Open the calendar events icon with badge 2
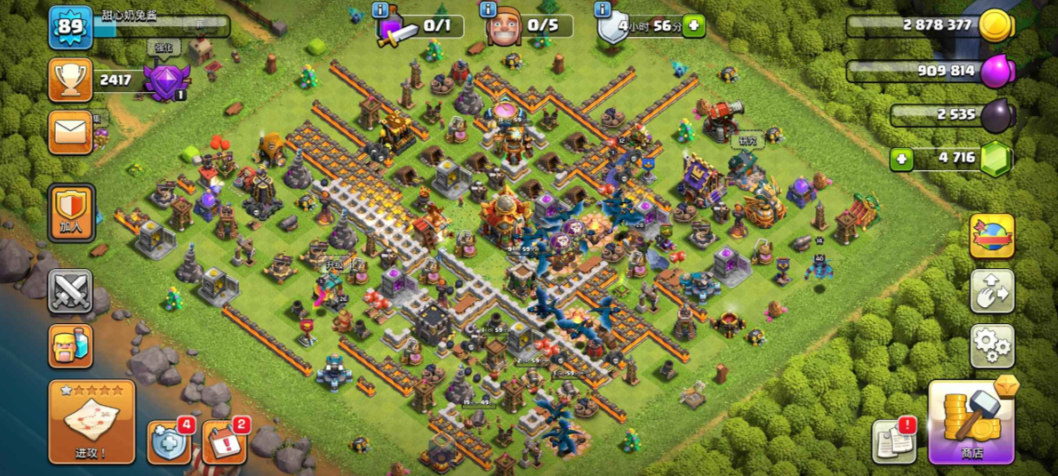Image resolution: width=1058 pixels, height=476 pixels. click(223, 442)
